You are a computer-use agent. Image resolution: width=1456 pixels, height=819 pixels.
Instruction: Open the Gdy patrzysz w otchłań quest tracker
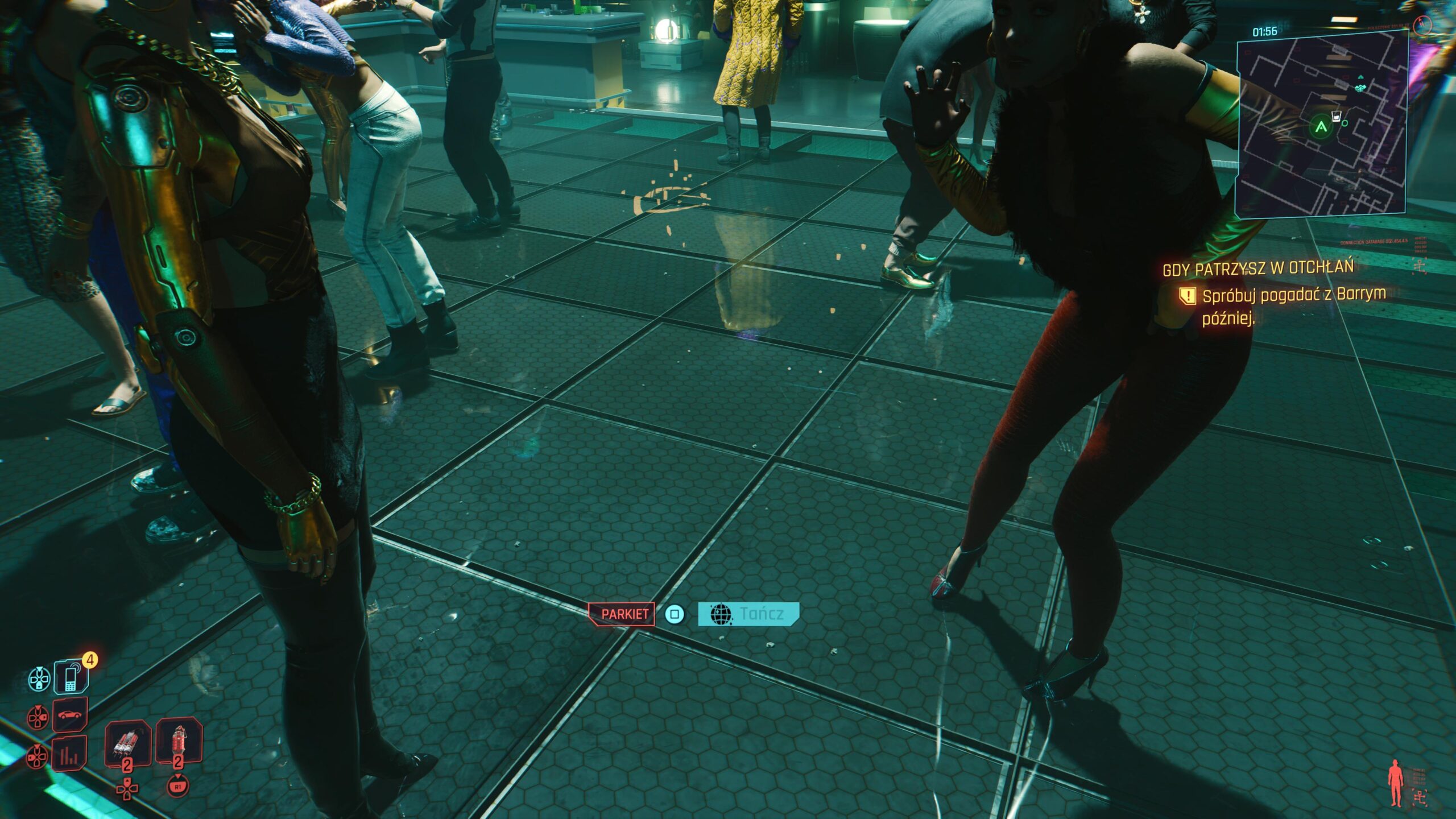pos(1258,268)
